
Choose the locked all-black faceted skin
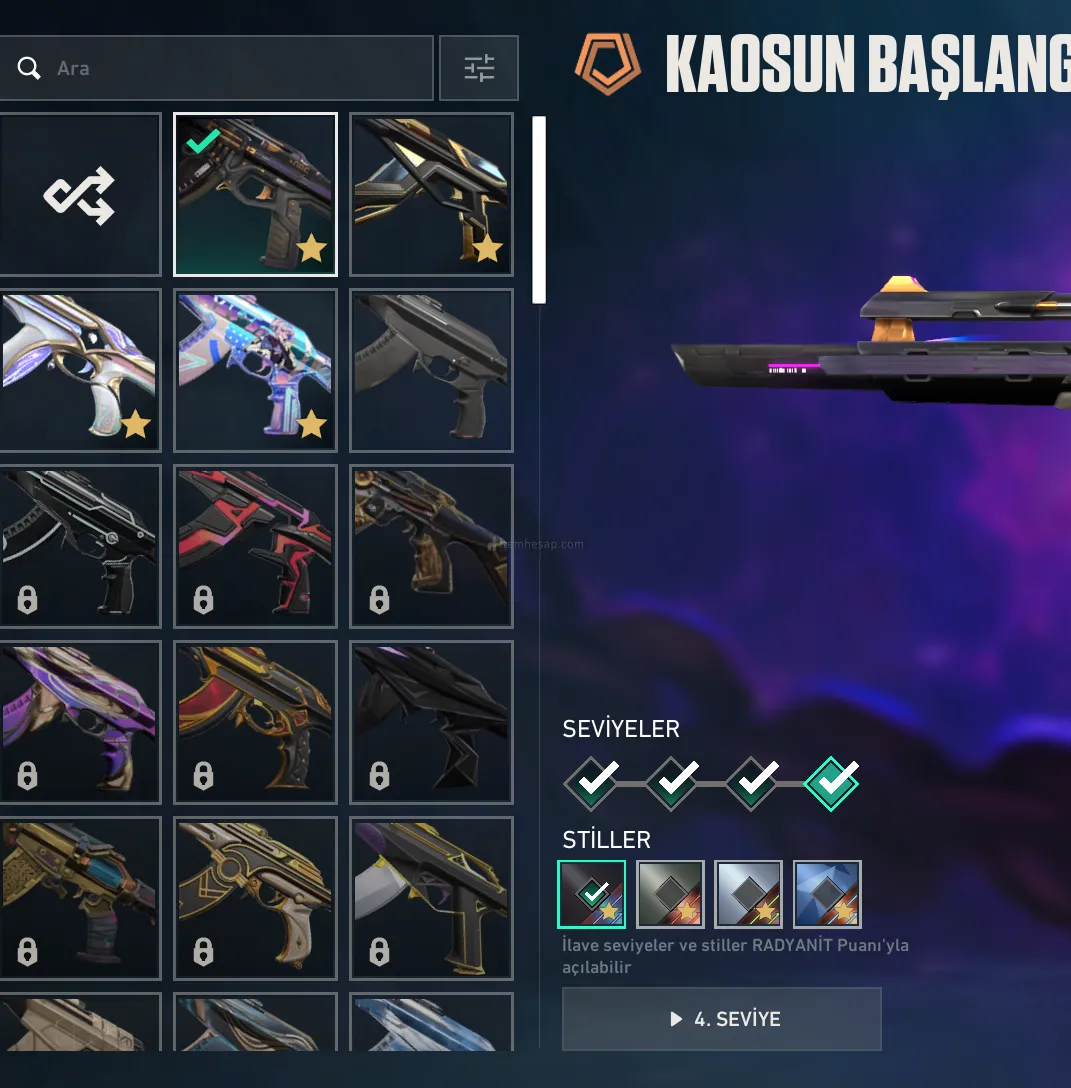[431, 722]
